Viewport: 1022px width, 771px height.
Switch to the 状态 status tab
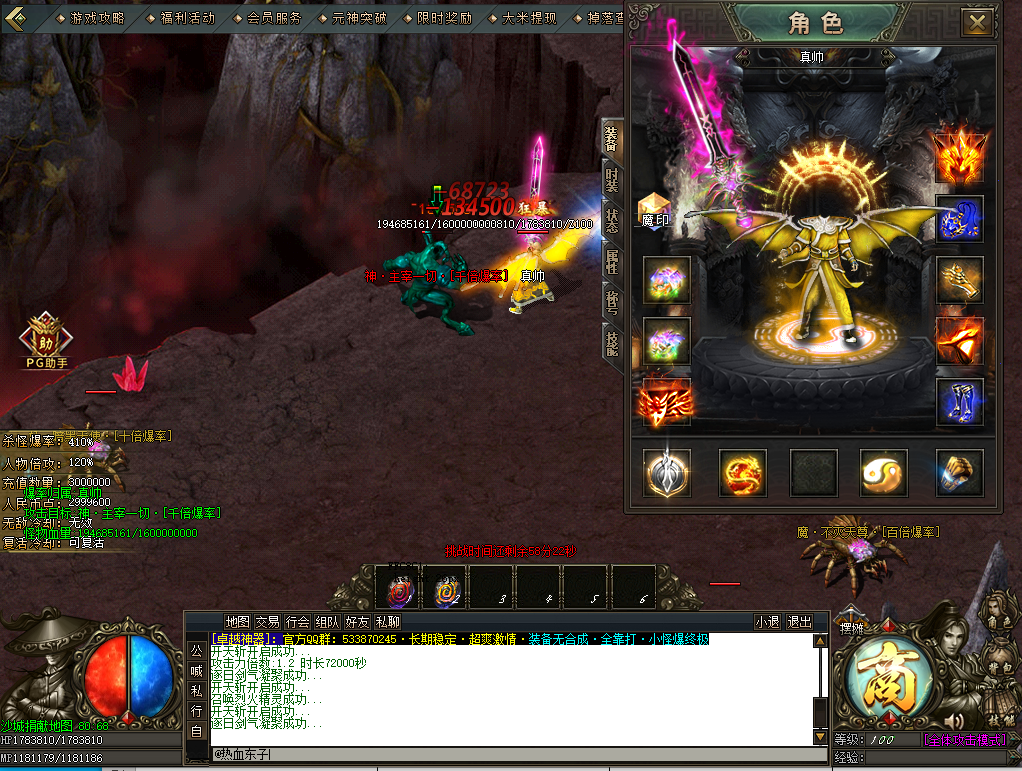pos(611,221)
